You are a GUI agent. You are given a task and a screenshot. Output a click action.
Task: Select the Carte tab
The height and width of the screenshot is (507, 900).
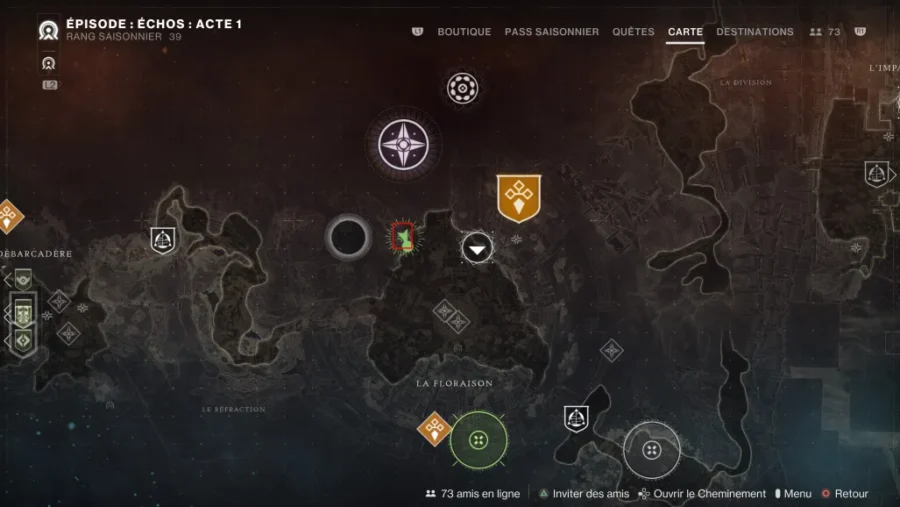tap(685, 32)
